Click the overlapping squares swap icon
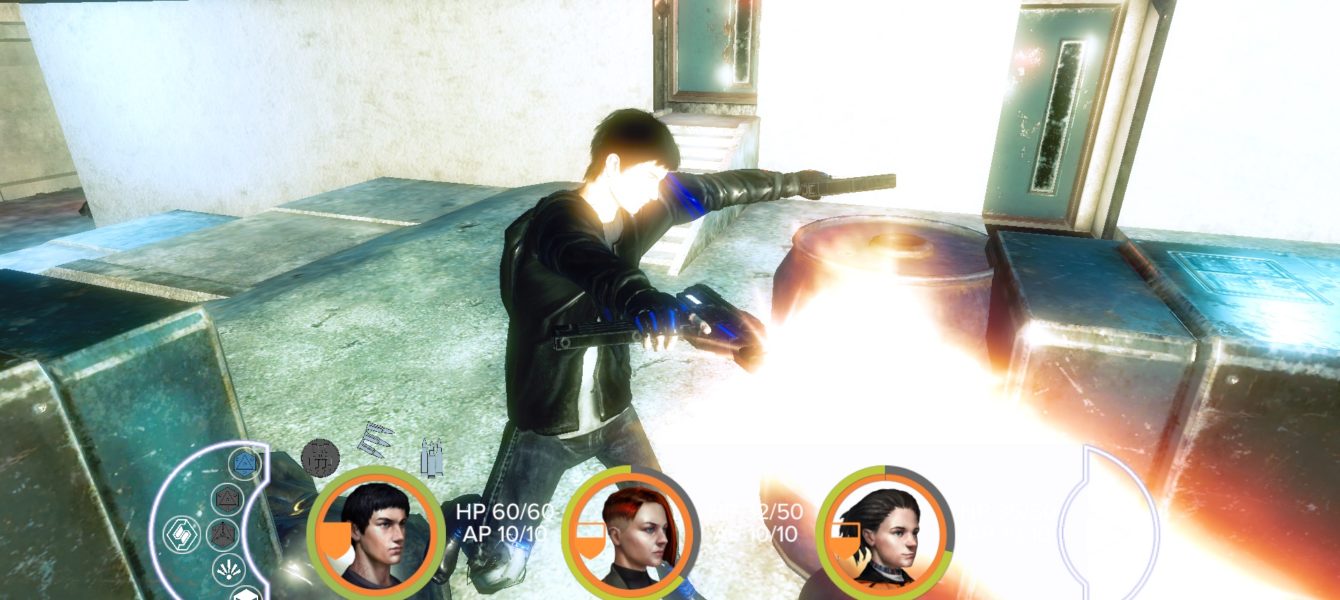 (x=183, y=533)
